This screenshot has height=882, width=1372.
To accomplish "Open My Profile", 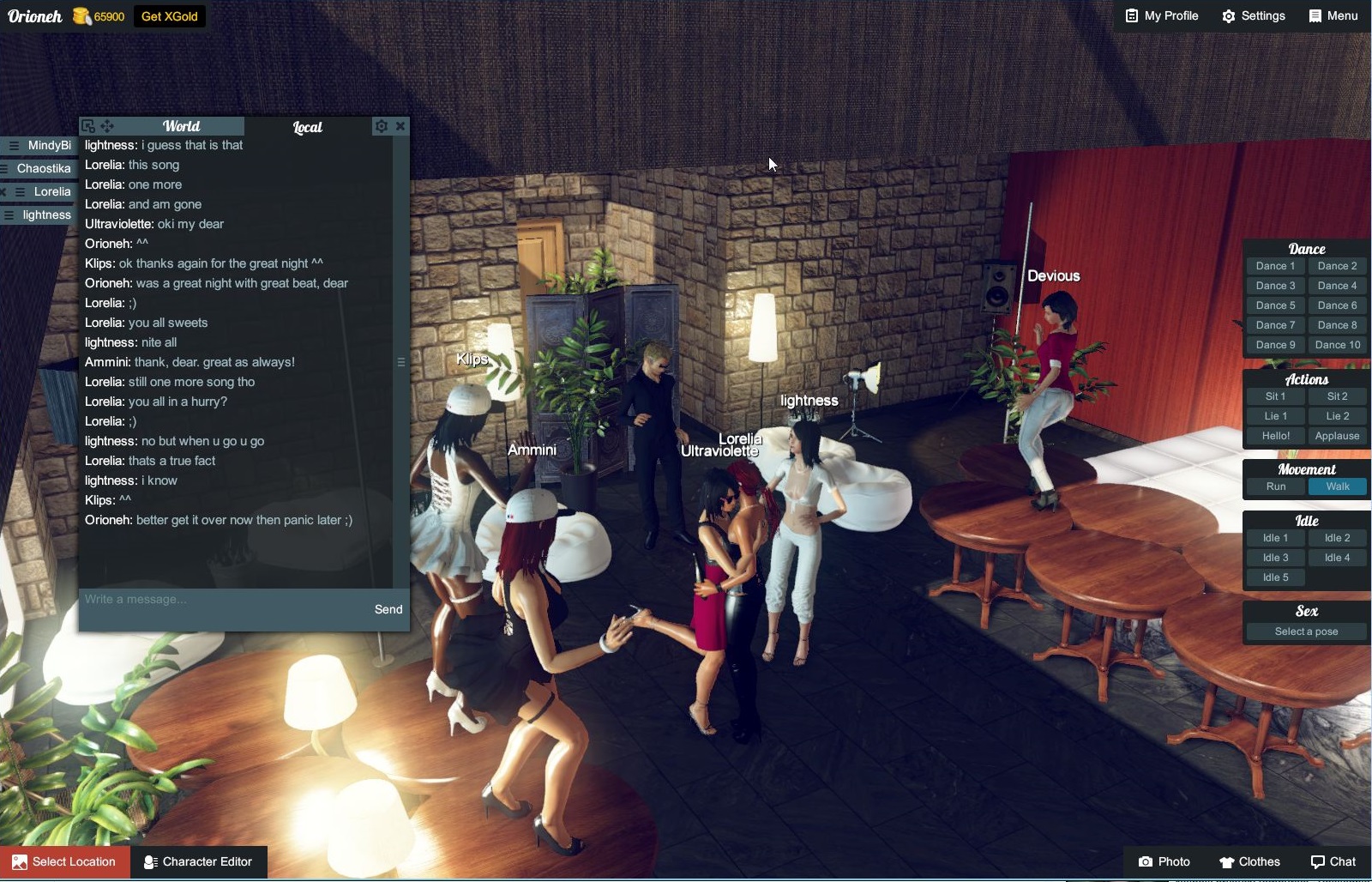I will (1162, 15).
